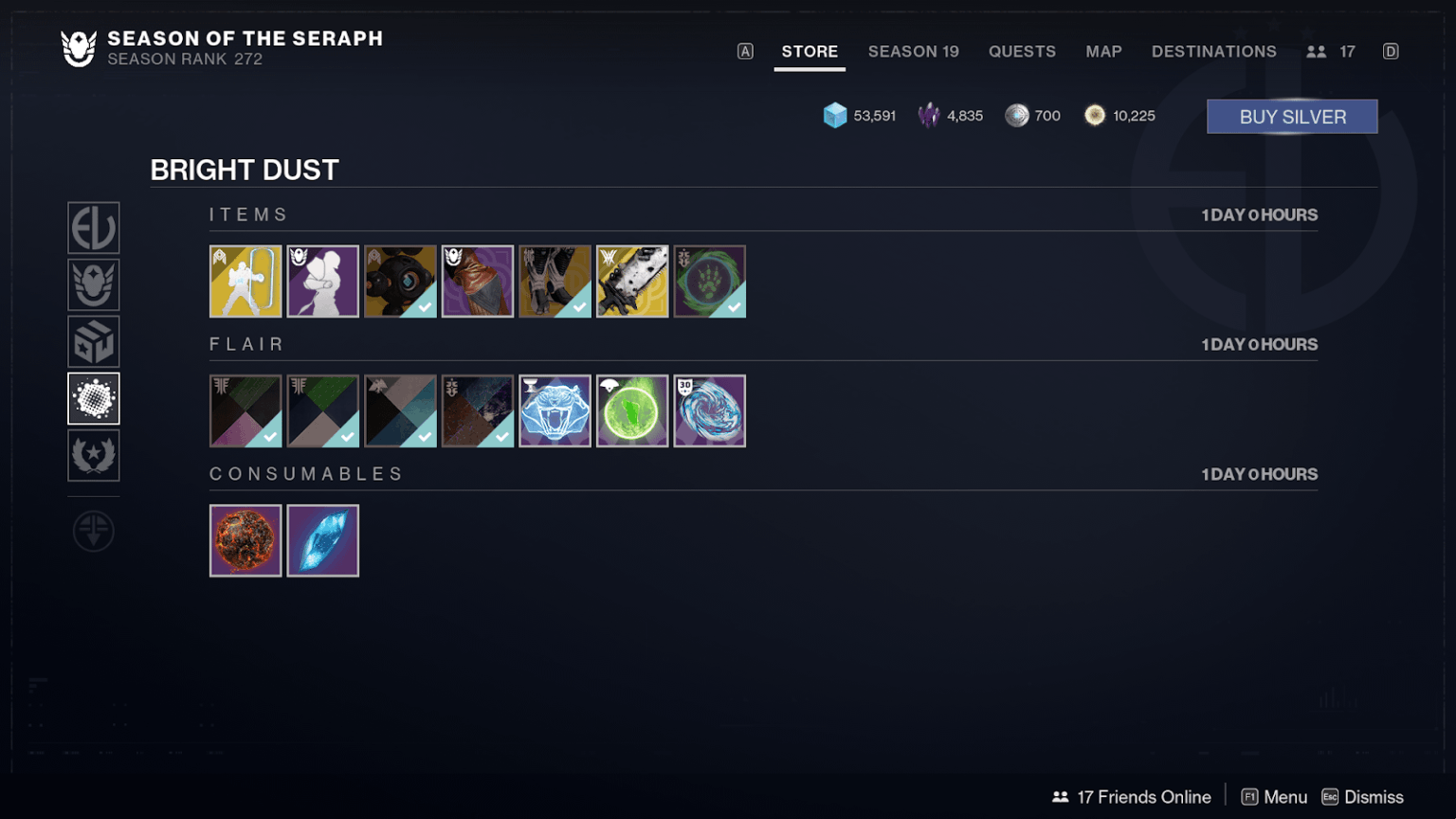Open the Eververse storefront sidebar icon
1456x819 pixels.
pyautogui.click(x=93, y=227)
